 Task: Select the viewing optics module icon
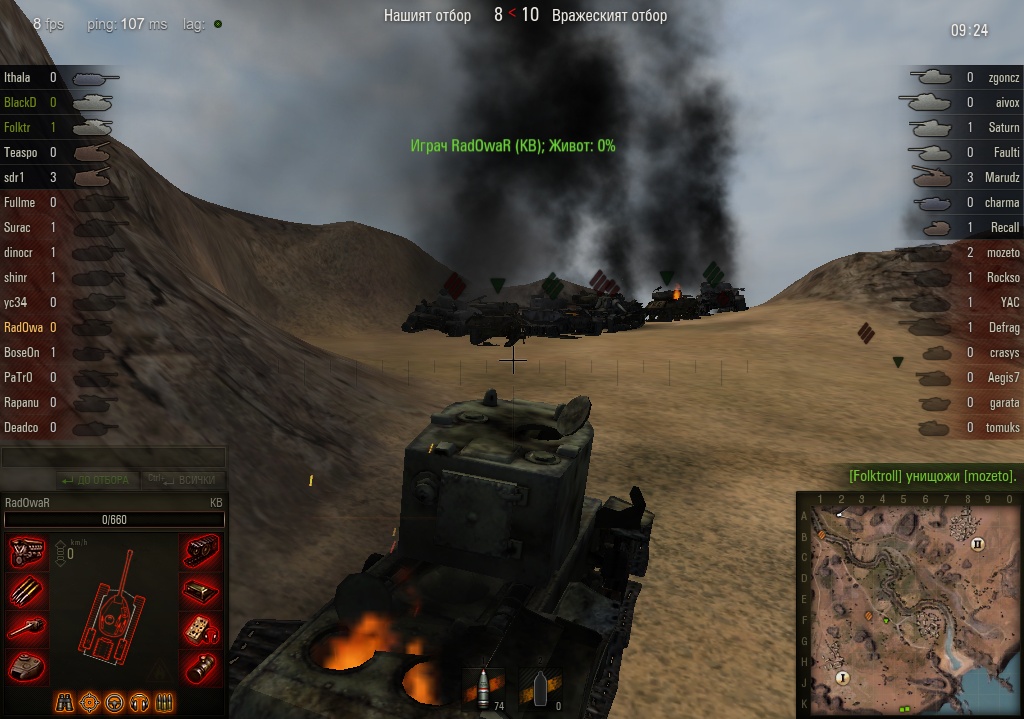click(x=201, y=667)
